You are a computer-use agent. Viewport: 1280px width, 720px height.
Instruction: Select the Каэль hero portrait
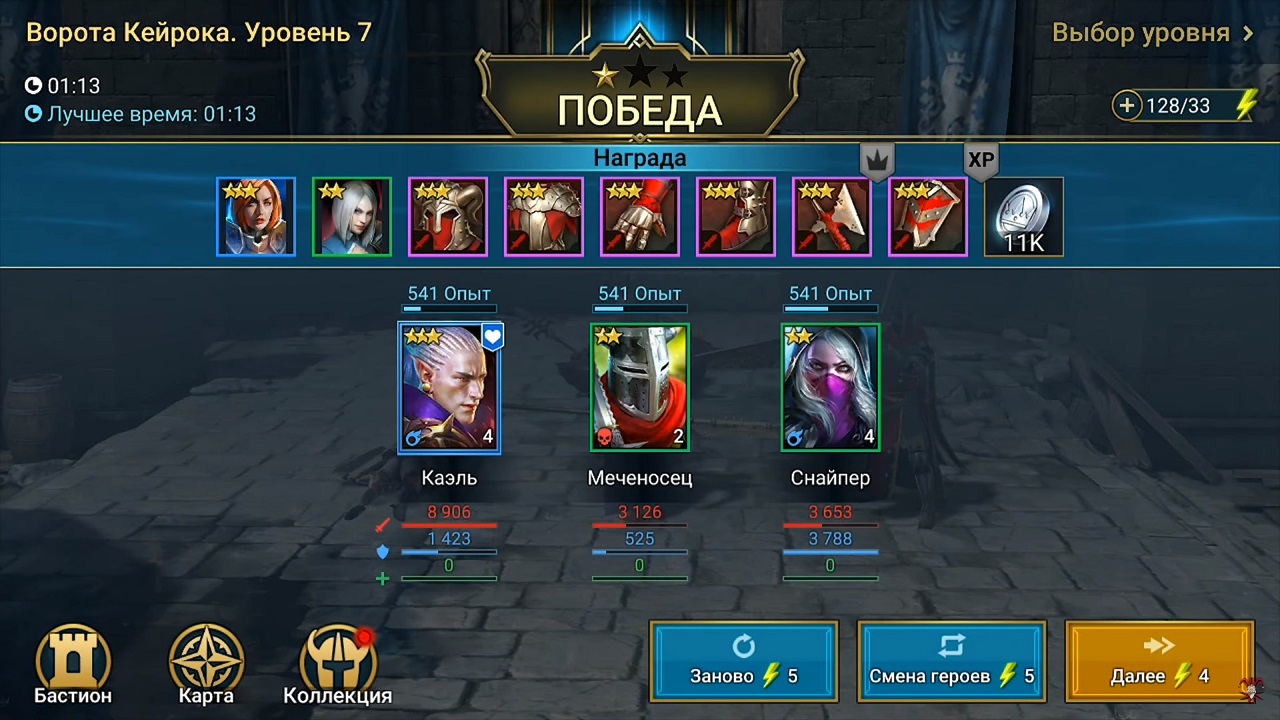pyautogui.click(x=449, y=388)
